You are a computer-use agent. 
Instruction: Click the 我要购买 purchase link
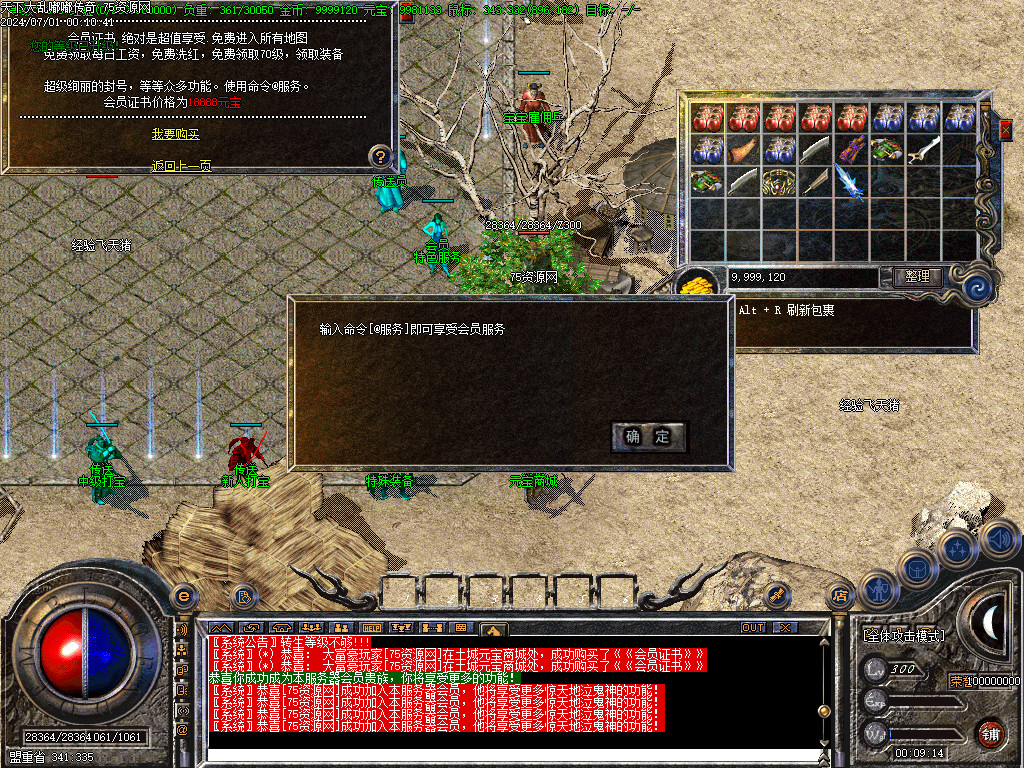coord(175,134)
